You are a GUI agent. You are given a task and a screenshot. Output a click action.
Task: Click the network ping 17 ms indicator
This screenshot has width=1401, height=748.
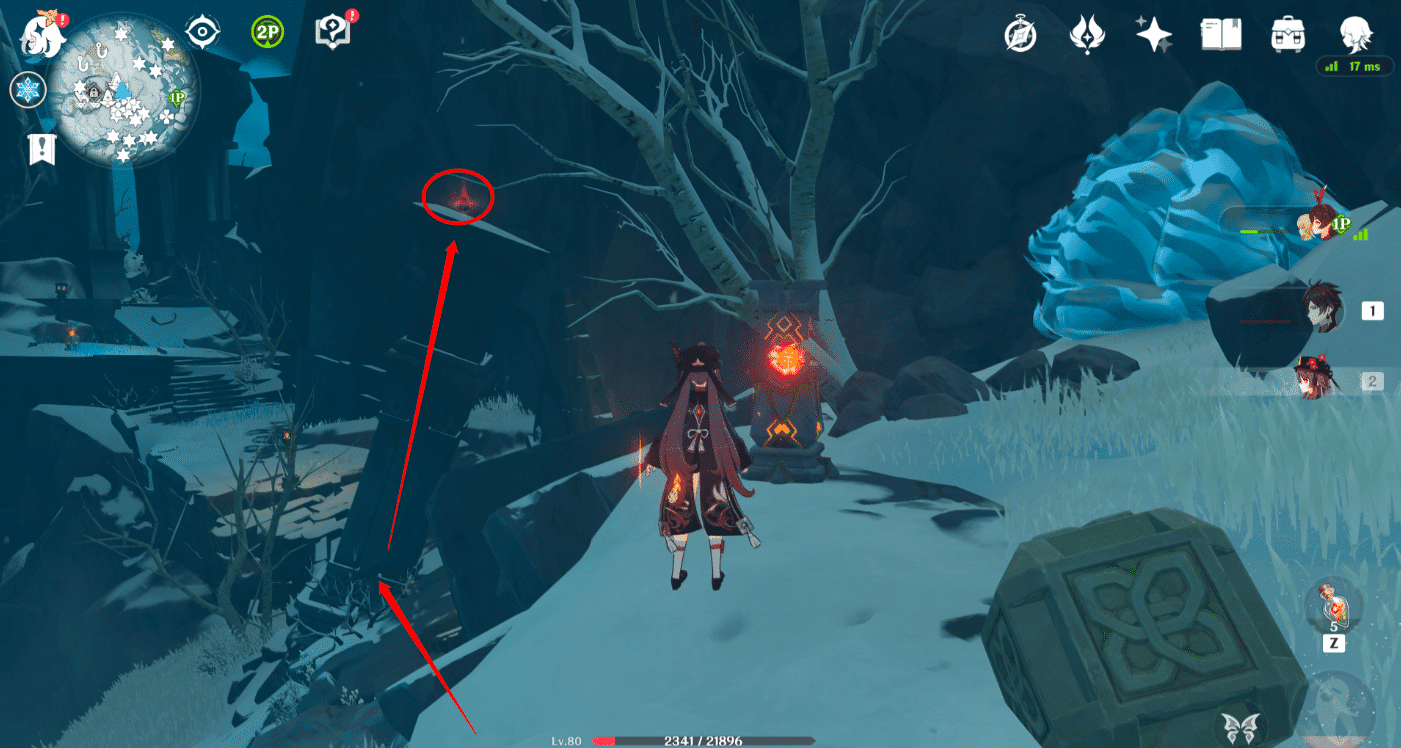click(x=1355, y=66)
